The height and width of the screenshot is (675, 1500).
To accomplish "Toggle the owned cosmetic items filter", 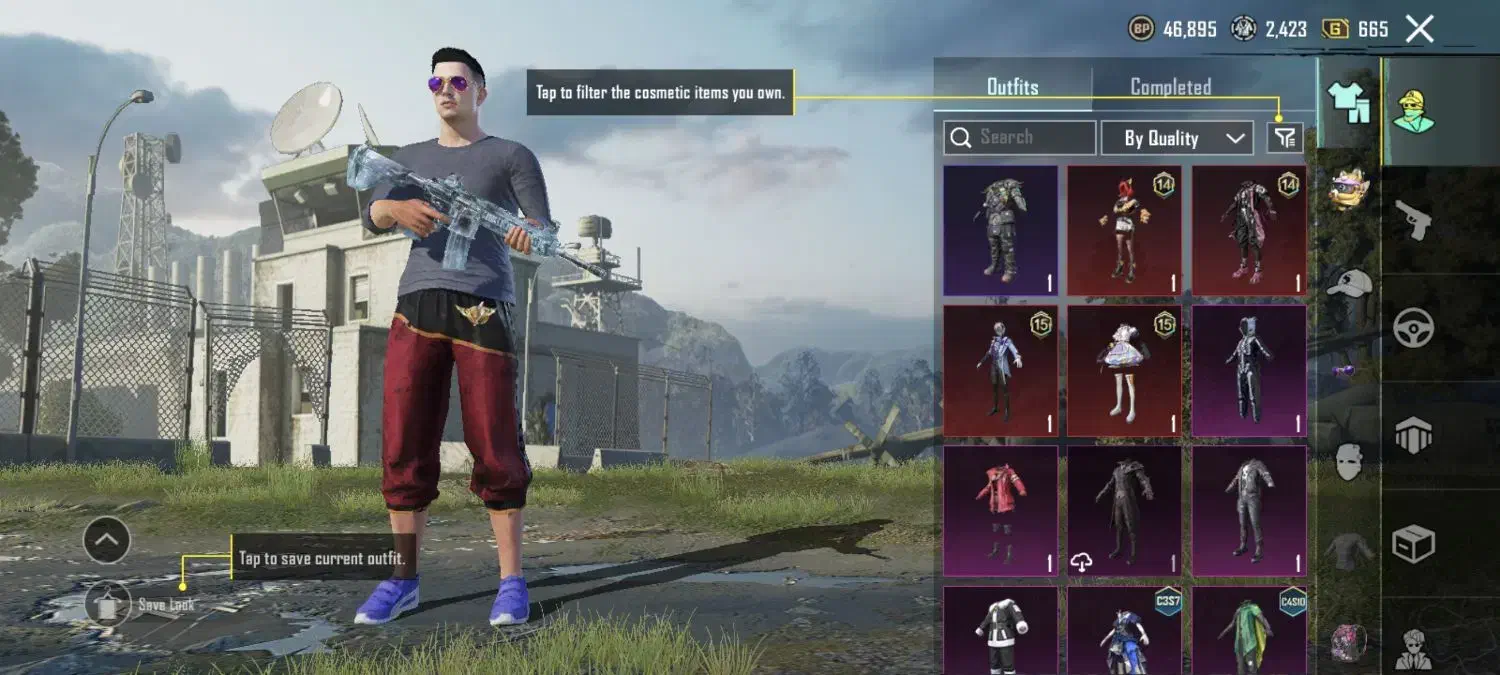I will point(1285,138).
